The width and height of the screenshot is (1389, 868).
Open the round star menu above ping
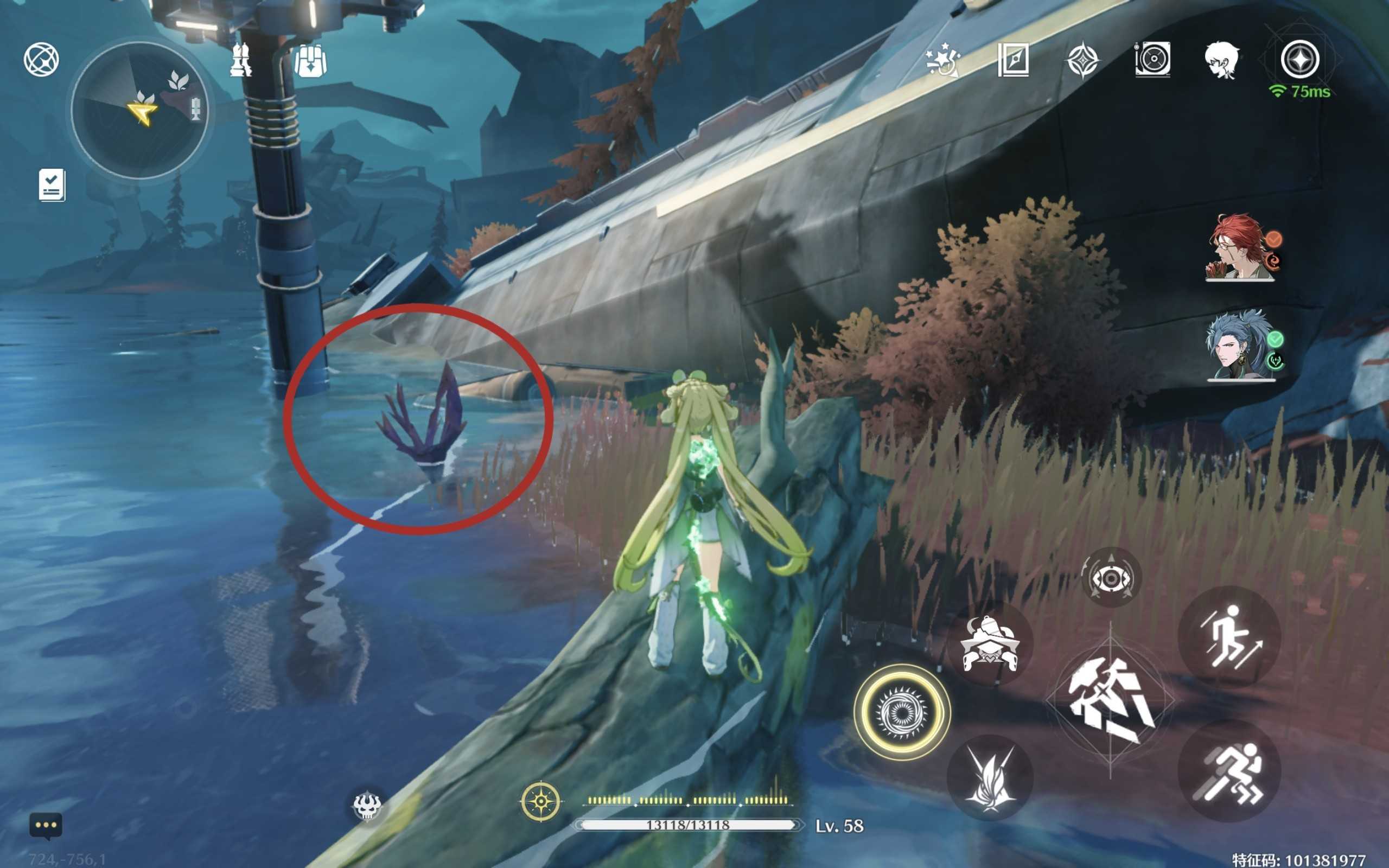pos(1299,59)
